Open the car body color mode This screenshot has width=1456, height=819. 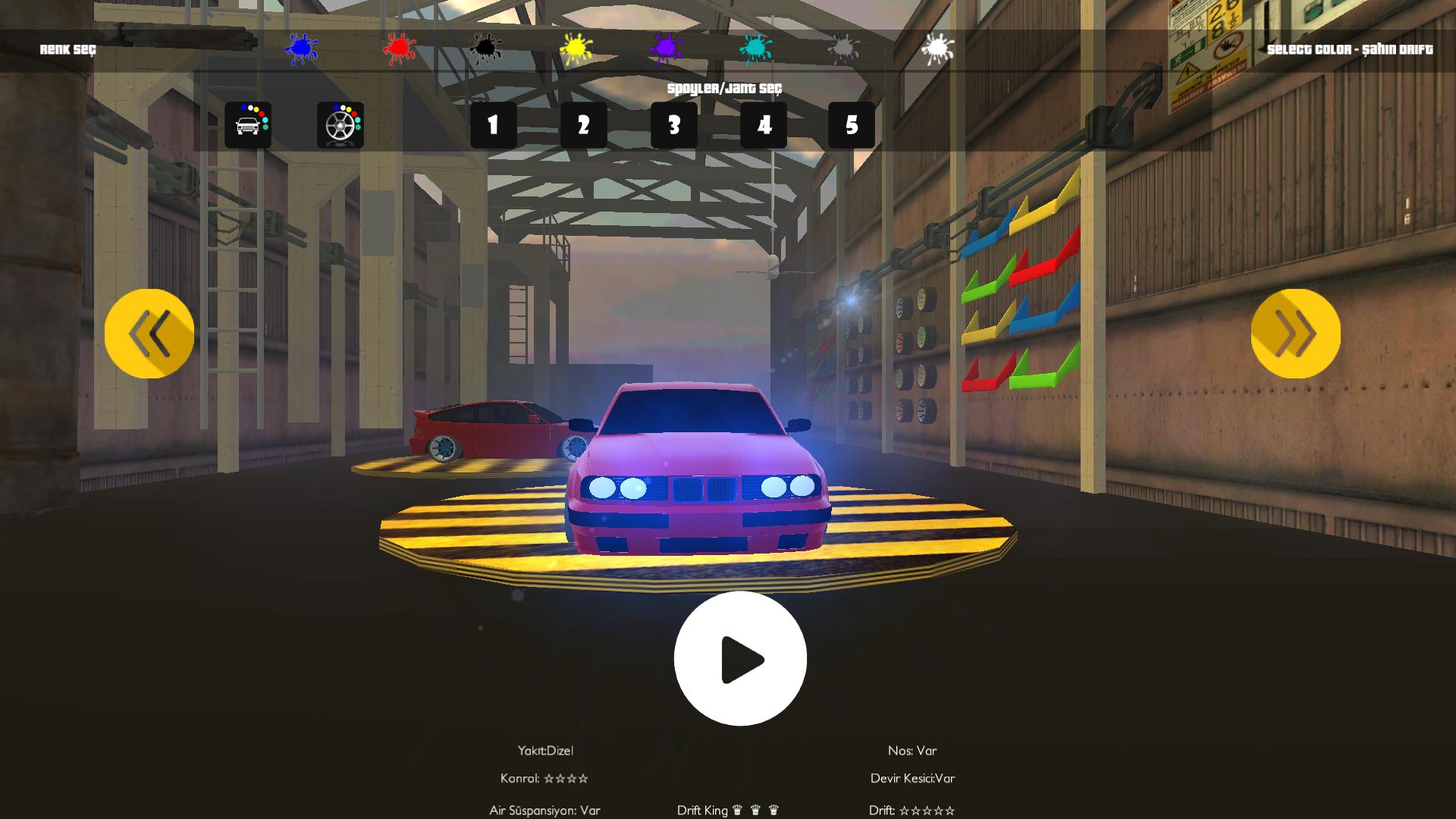click(249, 124)
